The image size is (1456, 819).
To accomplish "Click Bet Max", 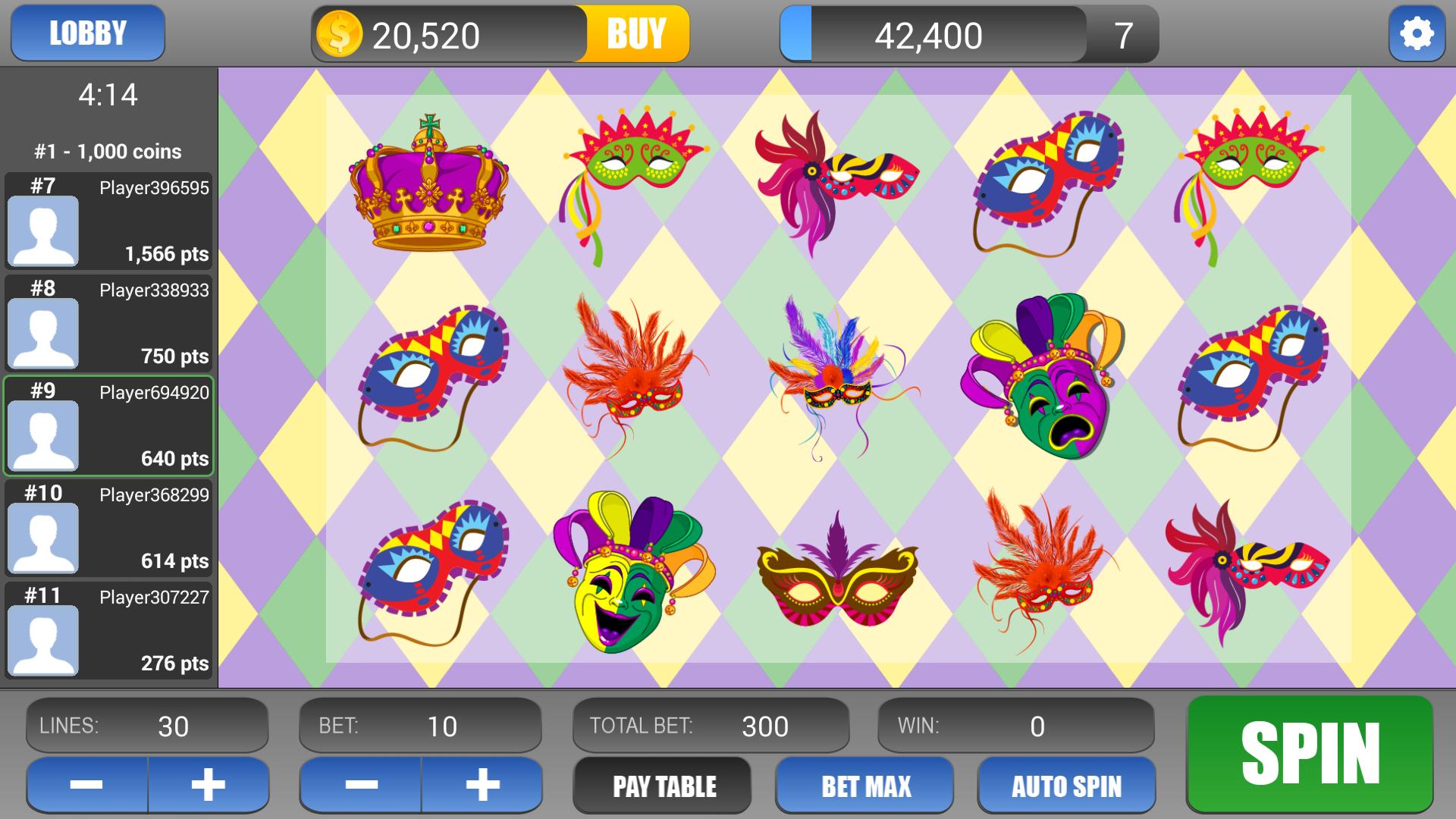I will coord(864,786).
